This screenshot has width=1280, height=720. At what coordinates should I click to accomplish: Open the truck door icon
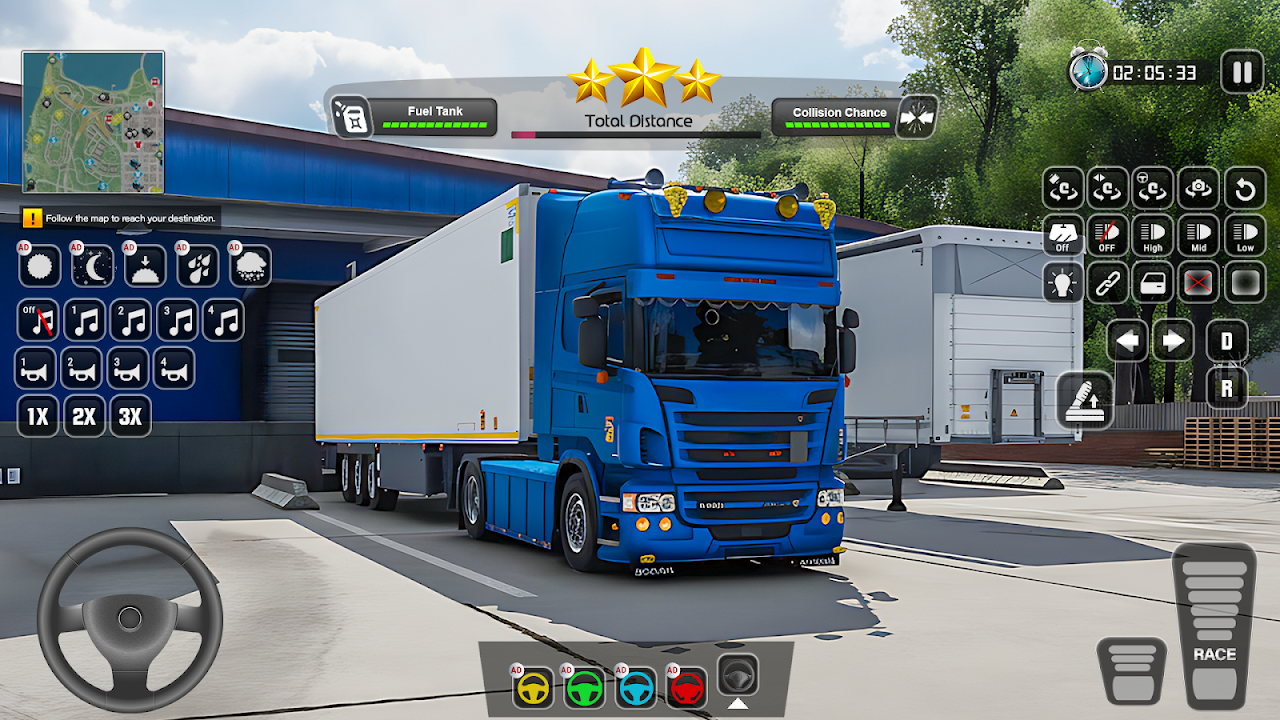pos(1153,282)
